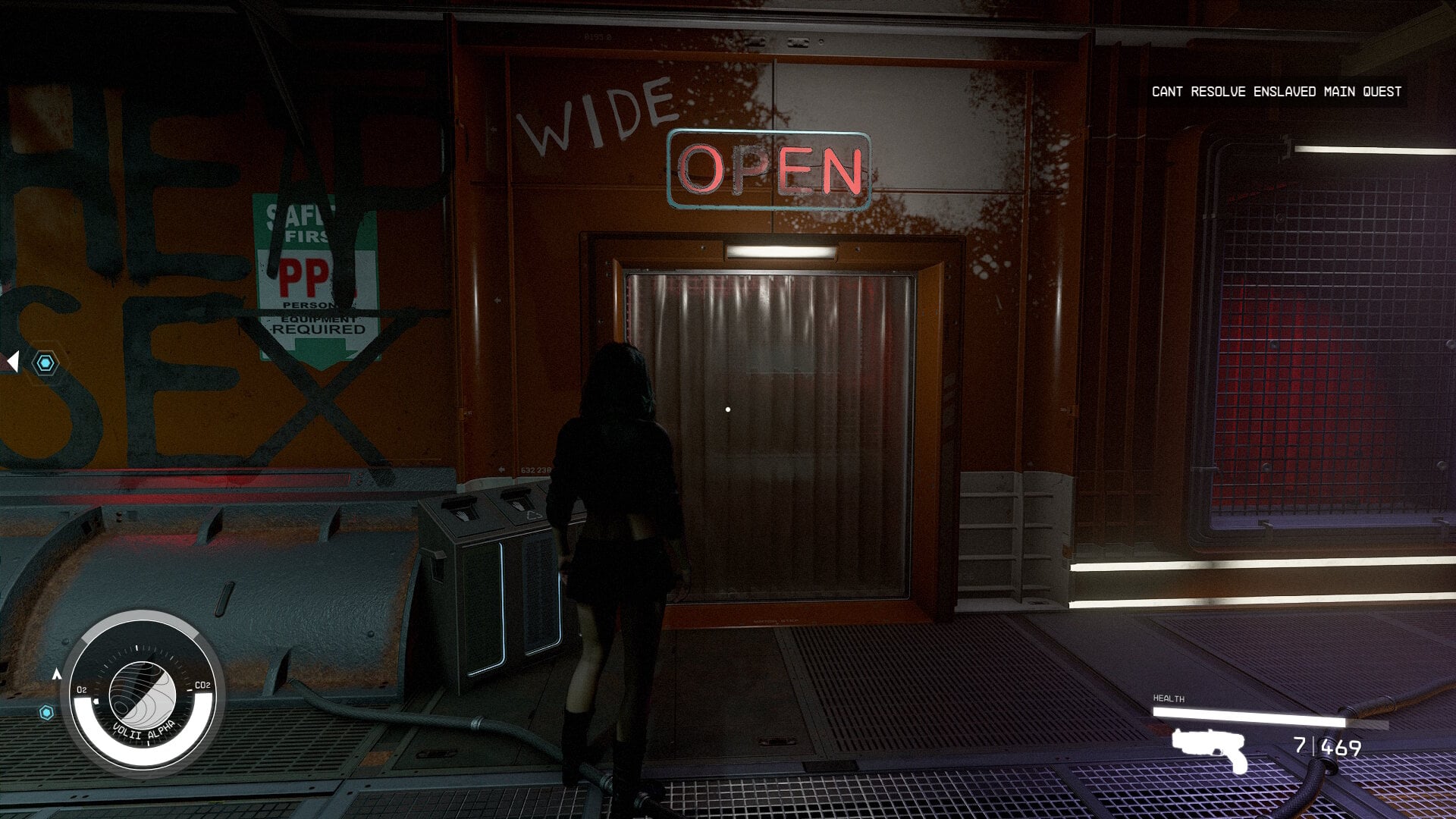
Task: Click the white health bar
Action: (1251, 717)
